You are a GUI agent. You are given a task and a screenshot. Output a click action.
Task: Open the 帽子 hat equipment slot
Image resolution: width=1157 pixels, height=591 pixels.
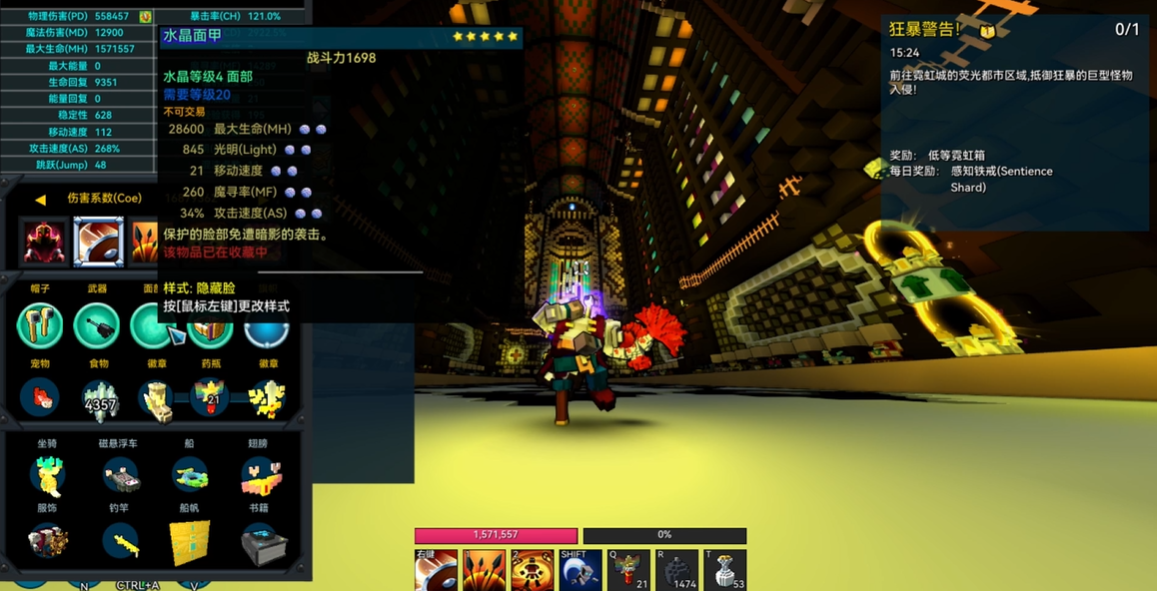click(40, 325)
